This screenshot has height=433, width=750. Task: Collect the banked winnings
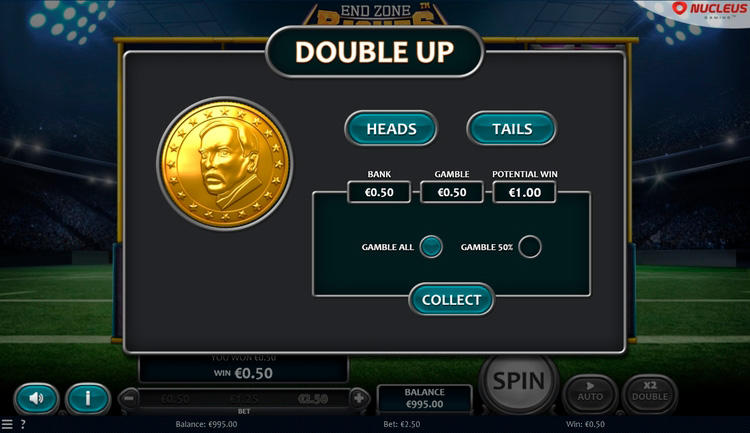pos(451,299)
